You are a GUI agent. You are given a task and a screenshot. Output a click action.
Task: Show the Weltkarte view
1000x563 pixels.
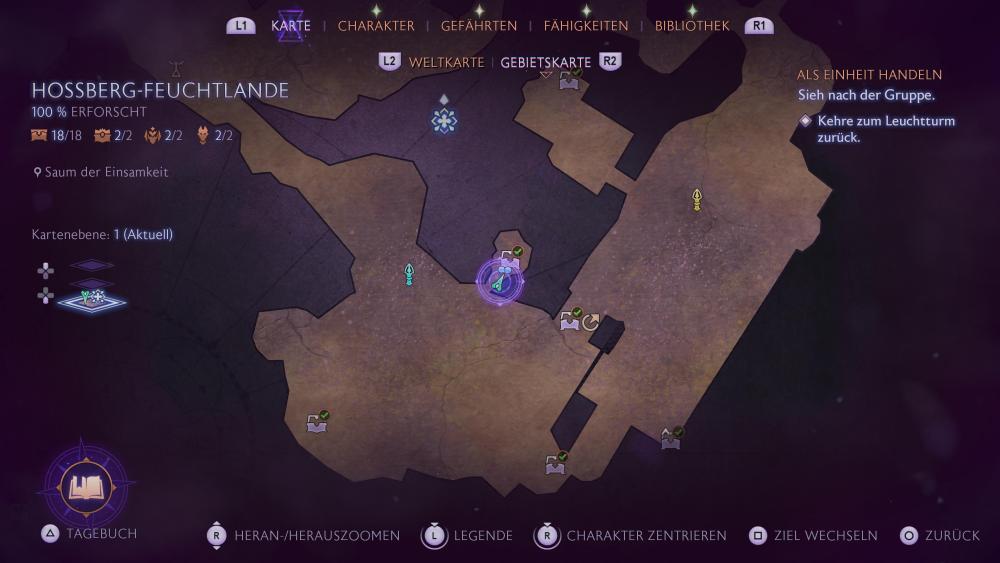[x=446, y=62]
